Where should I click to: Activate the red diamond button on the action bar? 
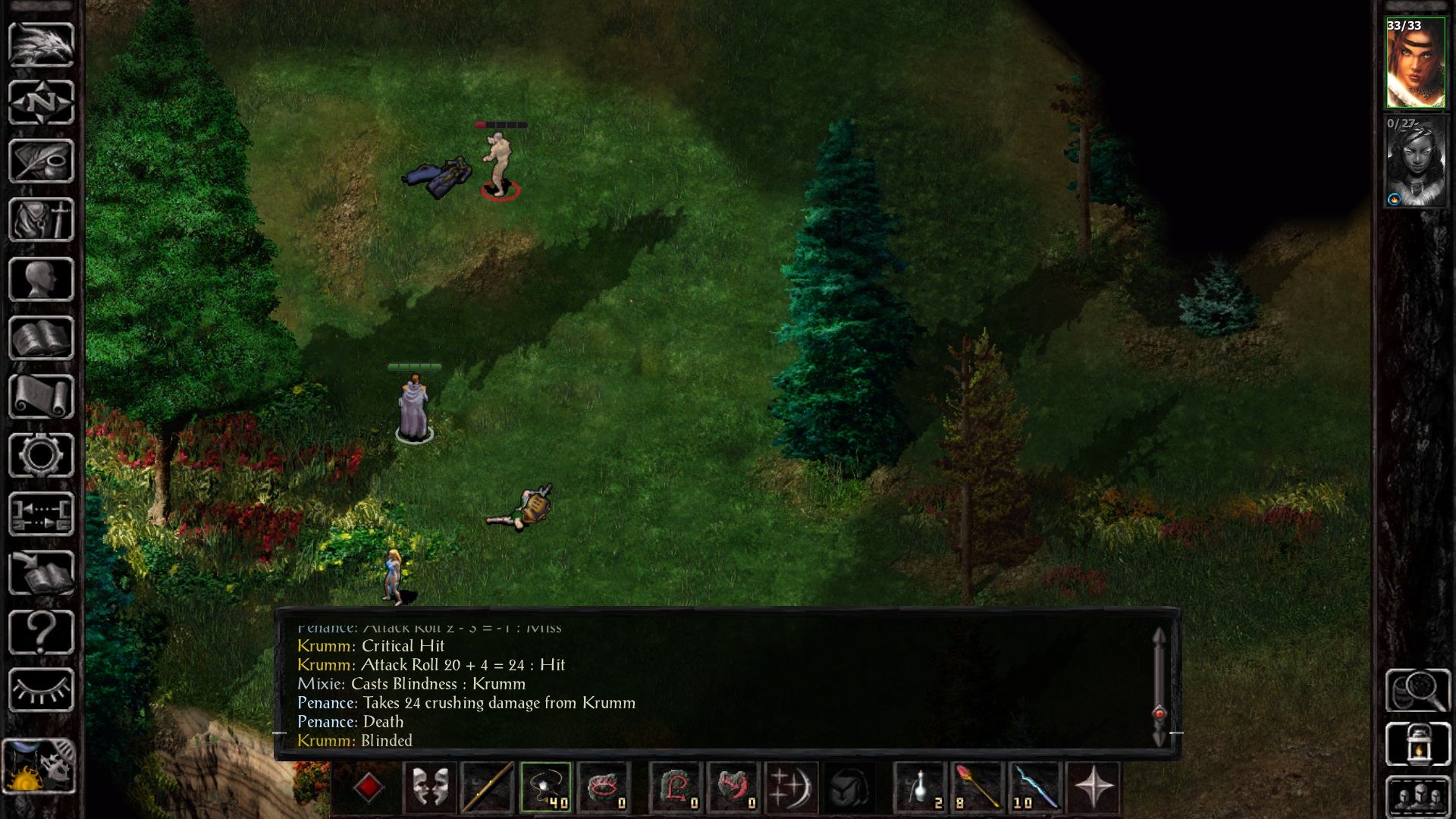coord(369,787)
